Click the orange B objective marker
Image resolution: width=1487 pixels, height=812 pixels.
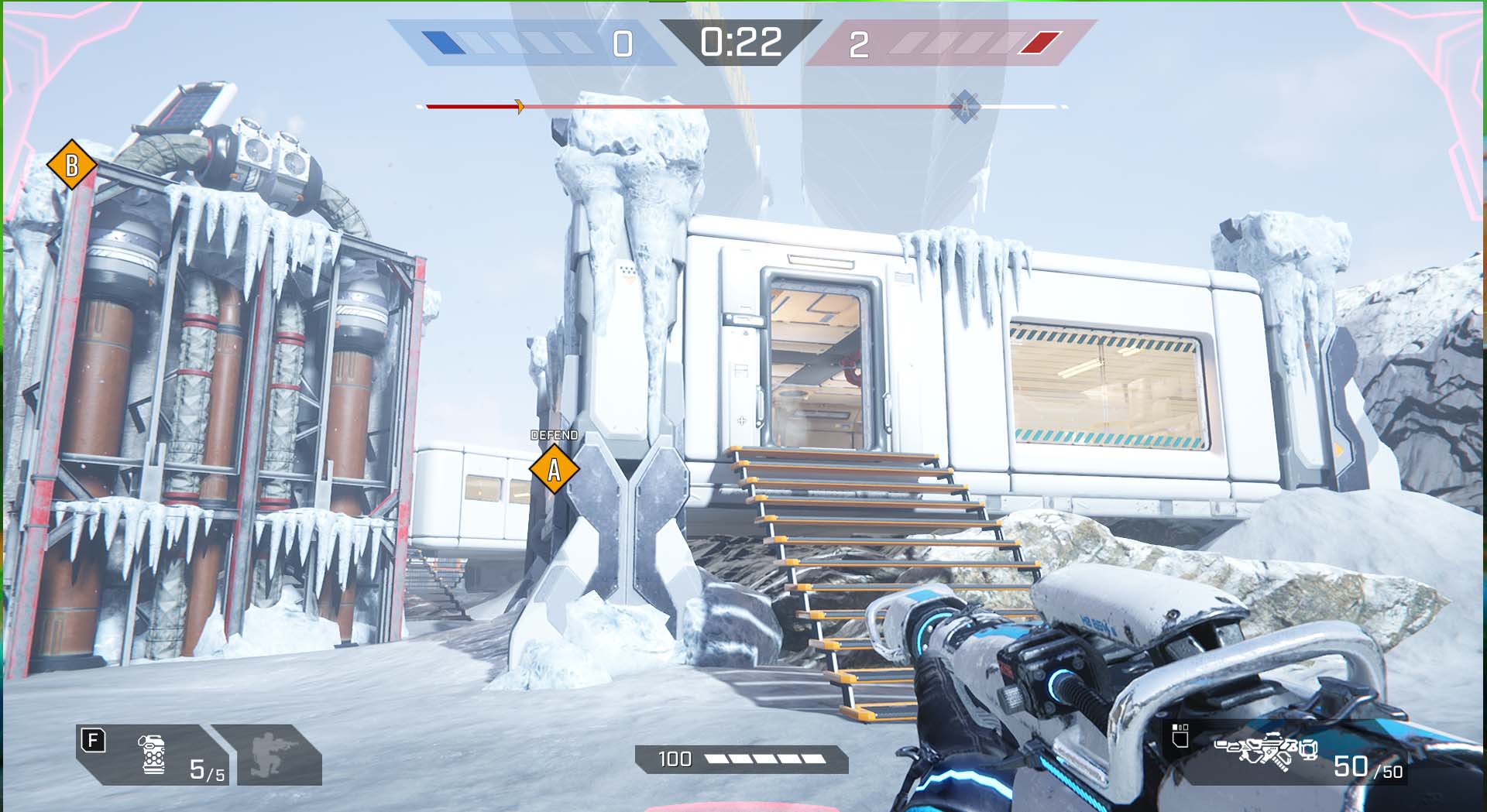(x=71, y=165)
